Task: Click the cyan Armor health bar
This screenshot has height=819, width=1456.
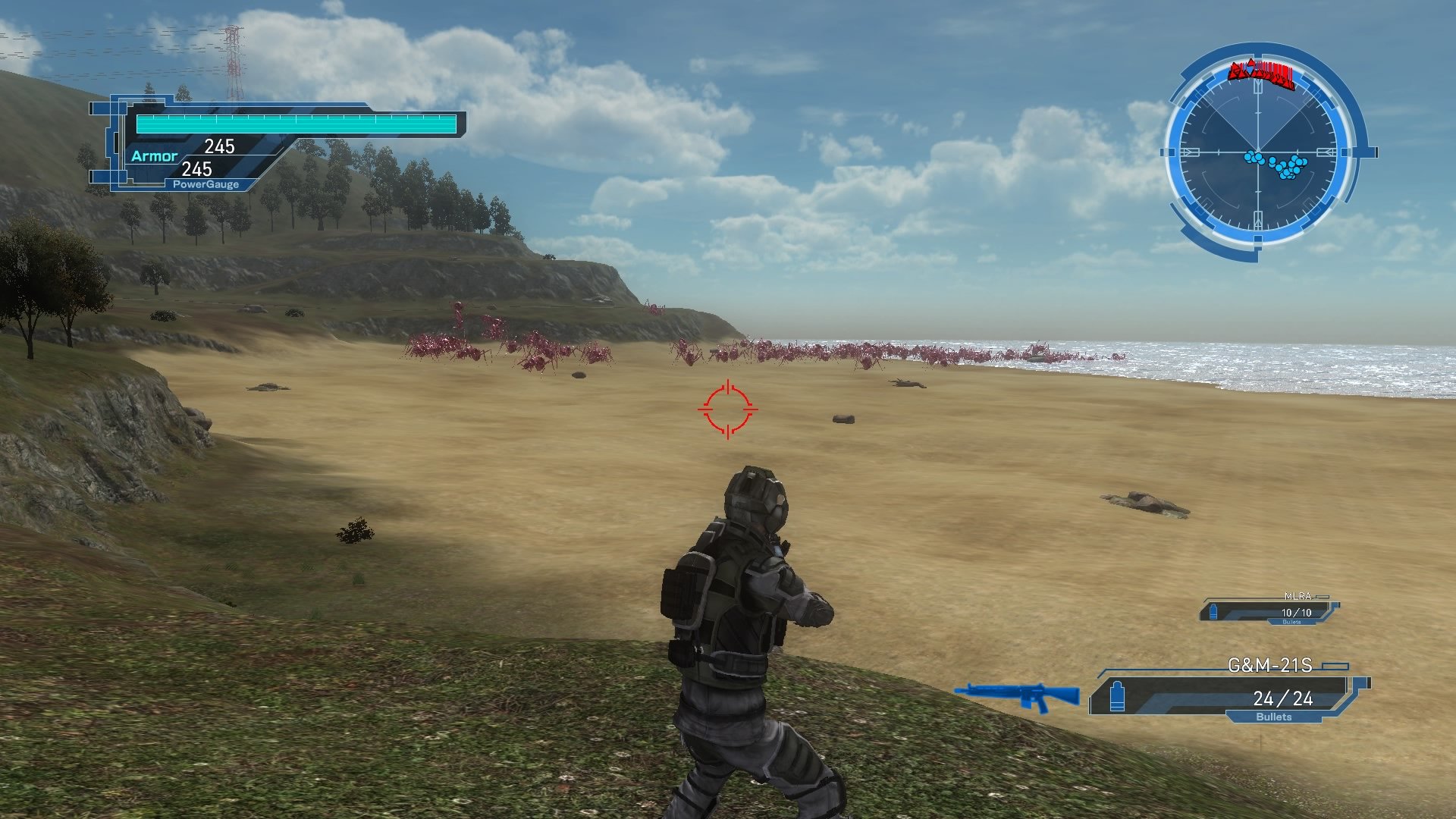Action: tap(296, 122)
